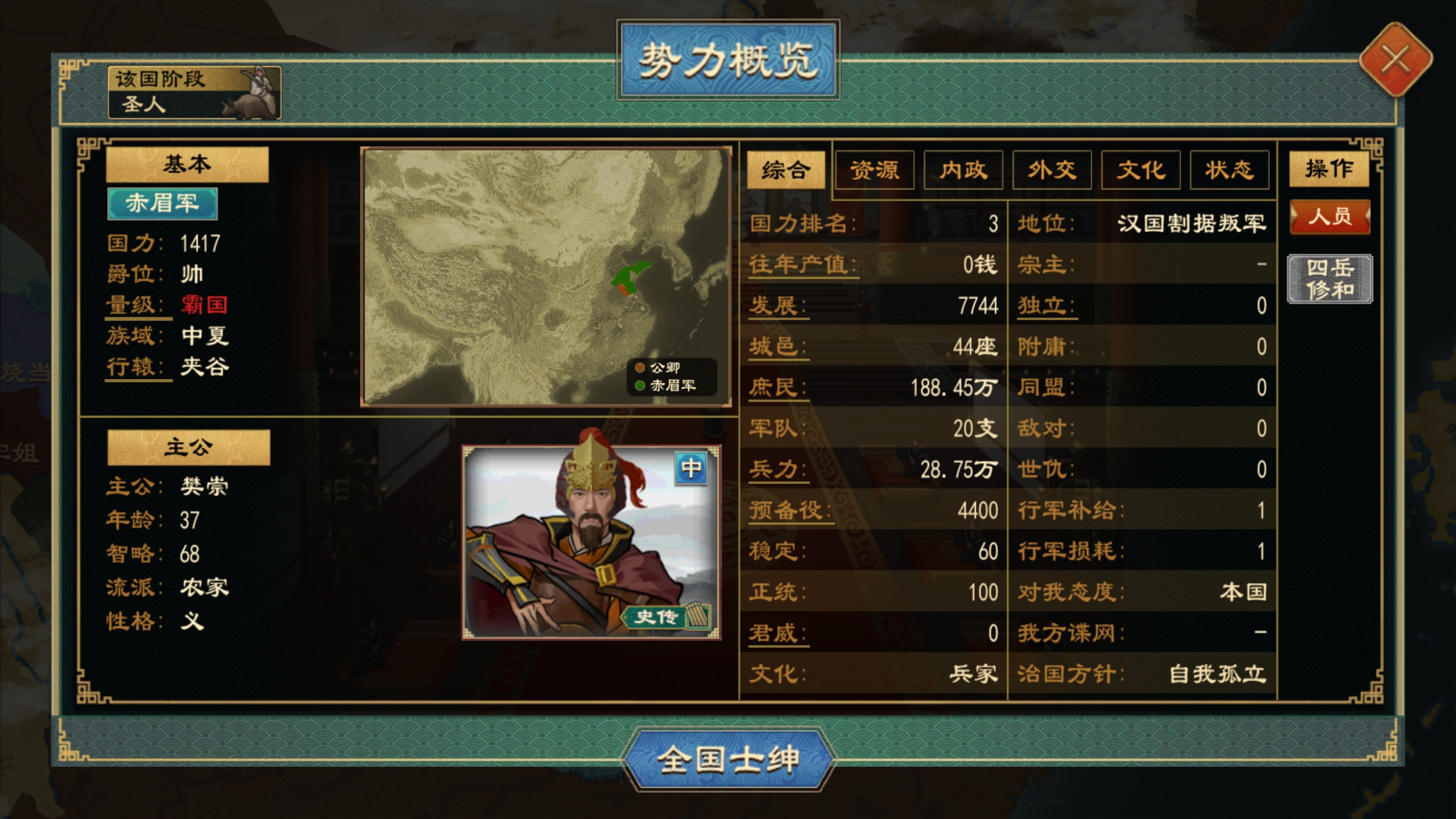Click the 四岳修和 action button
1456x819 pixels.
[1329, 279]
